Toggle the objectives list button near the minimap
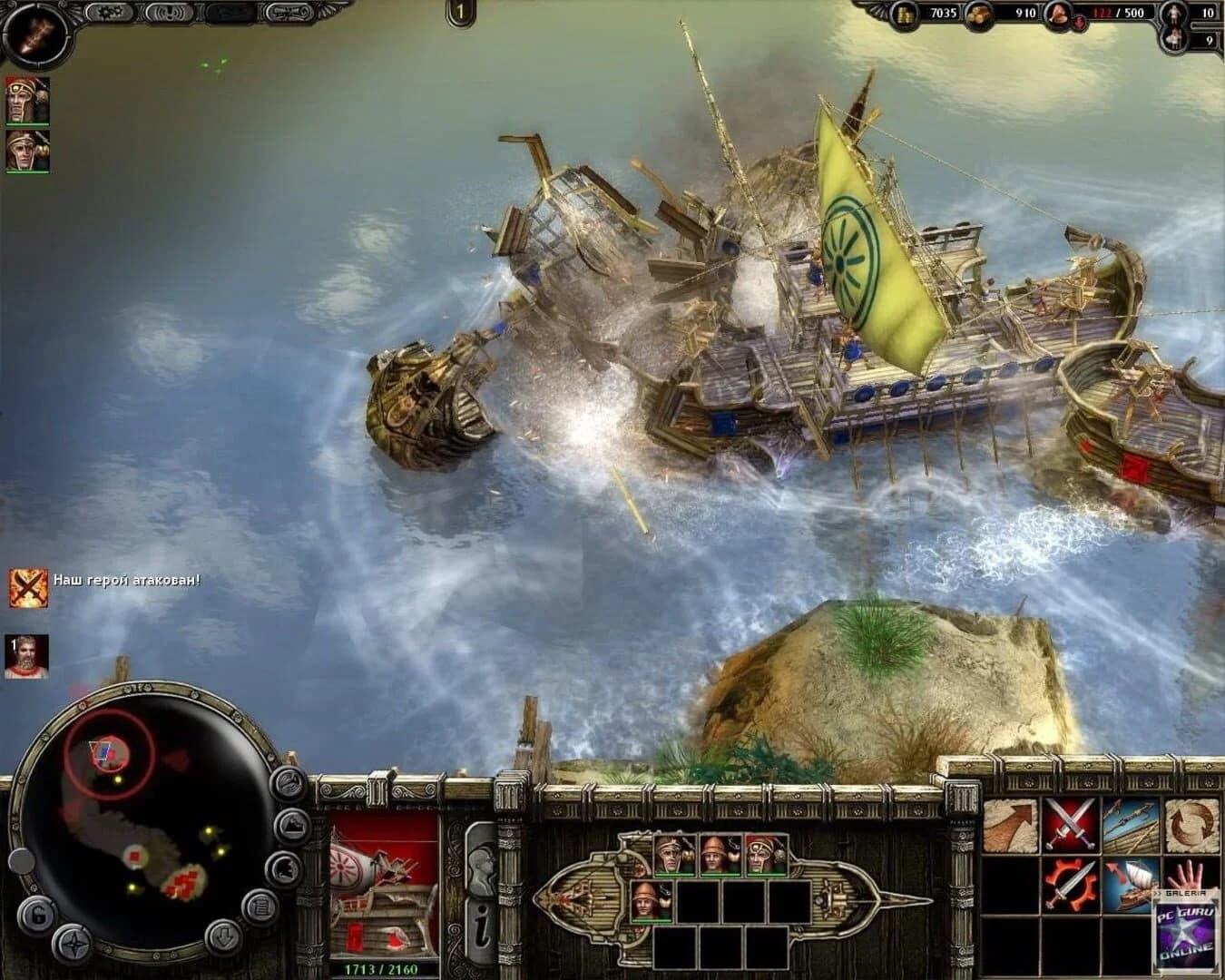 coord(261,906)
